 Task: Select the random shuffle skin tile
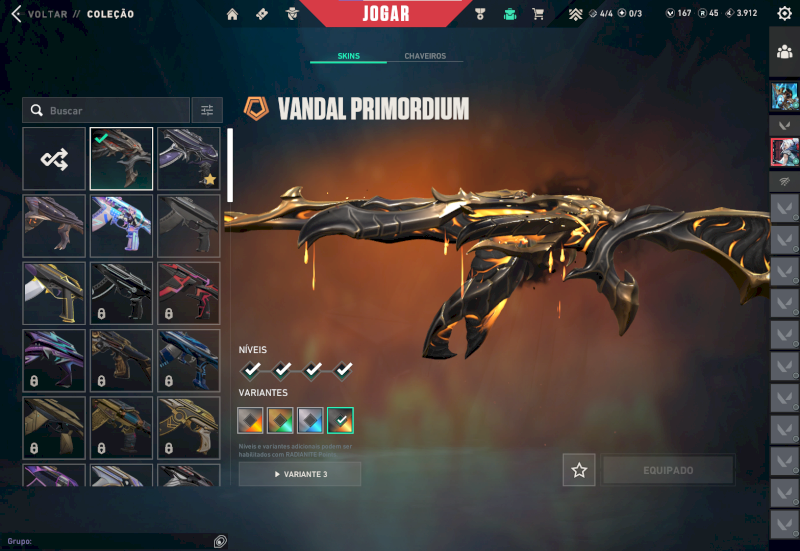54,158
